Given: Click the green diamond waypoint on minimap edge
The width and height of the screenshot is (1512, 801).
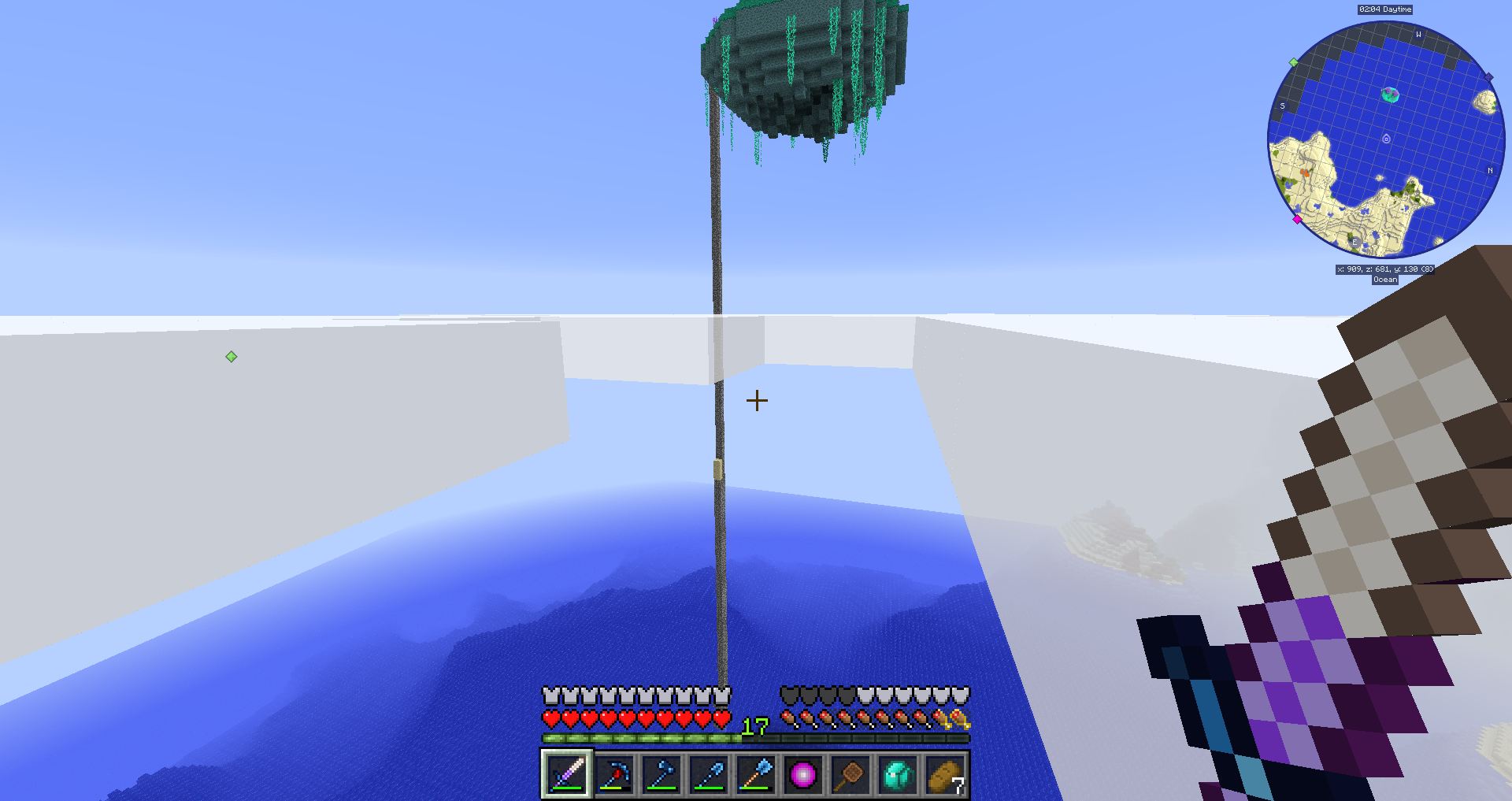Looking at the screenshot, I should pos(1293,62).
